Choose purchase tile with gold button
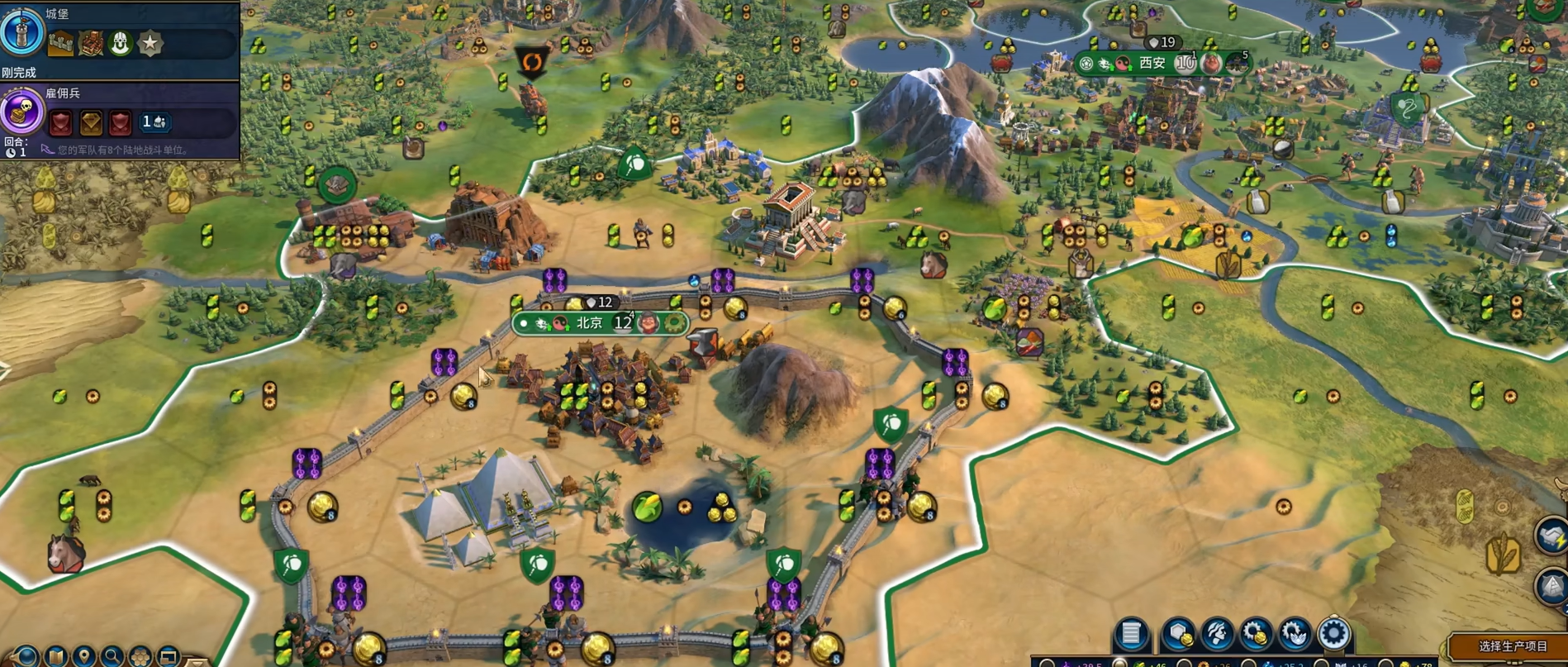 pyautogui.click(x=1178, y=635)
